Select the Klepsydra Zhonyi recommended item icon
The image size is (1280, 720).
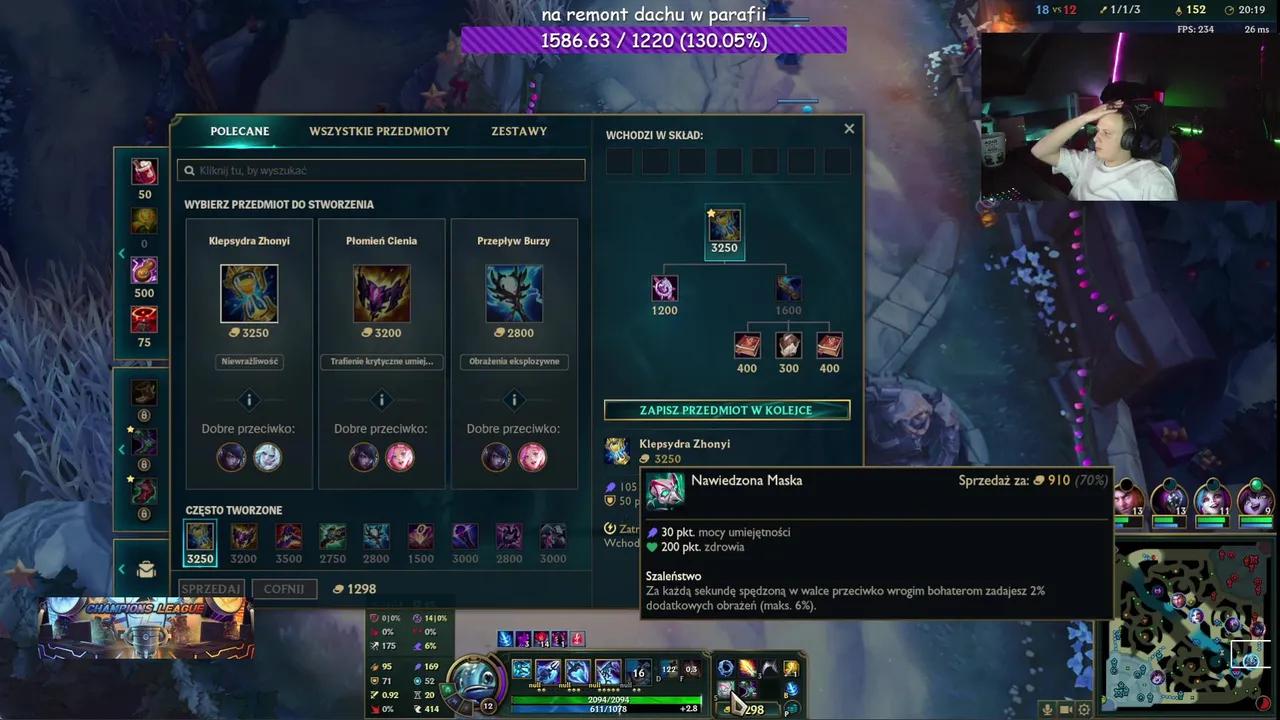[x=249, y=293]
